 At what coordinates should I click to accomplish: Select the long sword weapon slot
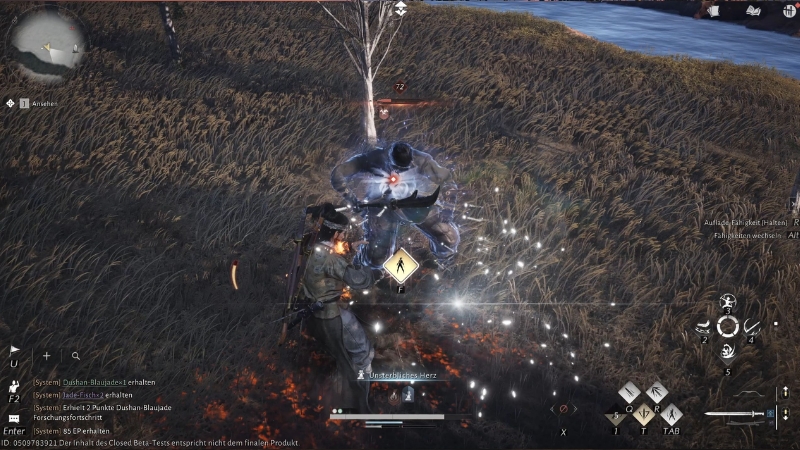pos(735,413)
